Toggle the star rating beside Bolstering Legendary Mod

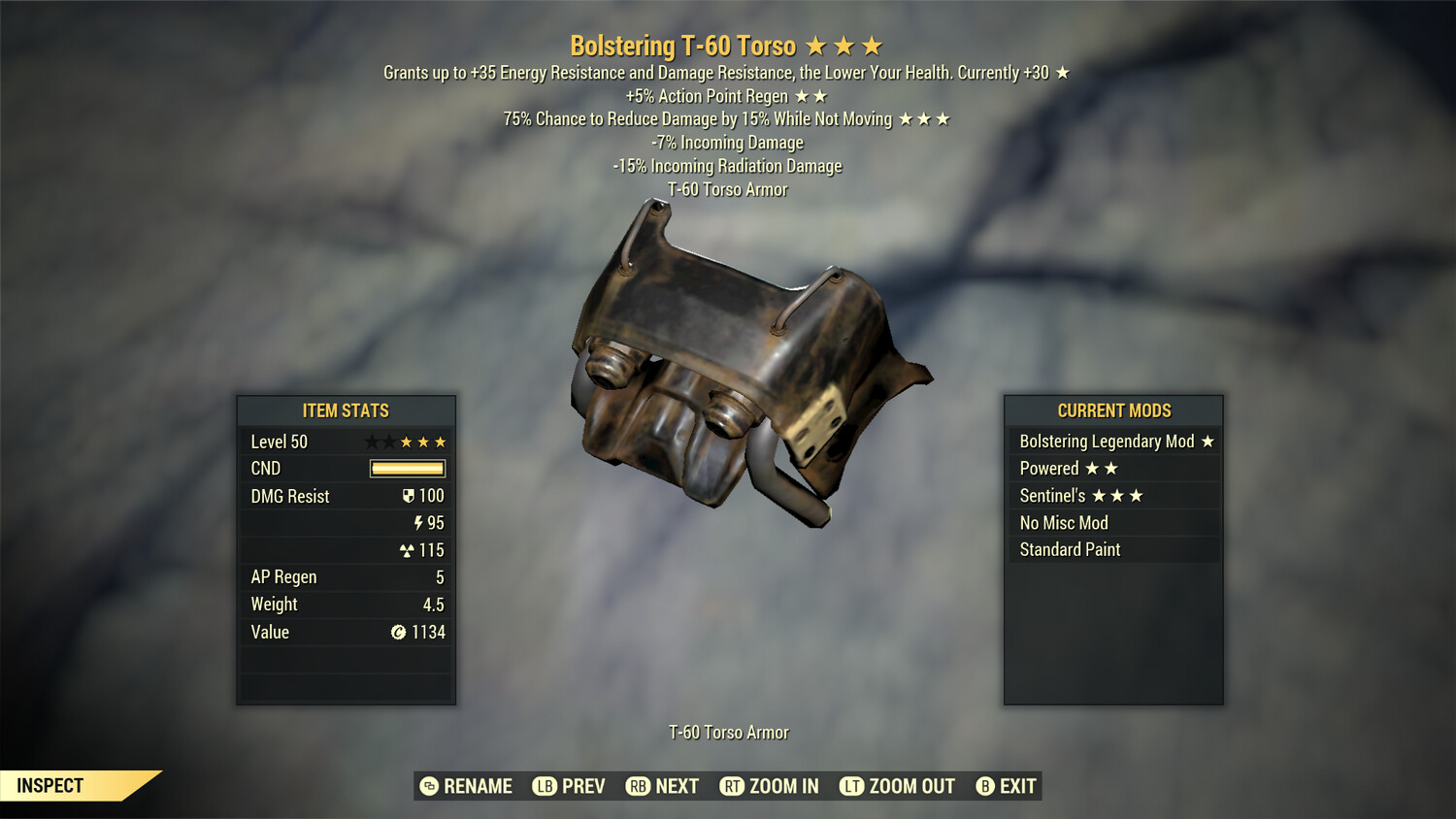pyautogui.click(x=1207, y=441)
